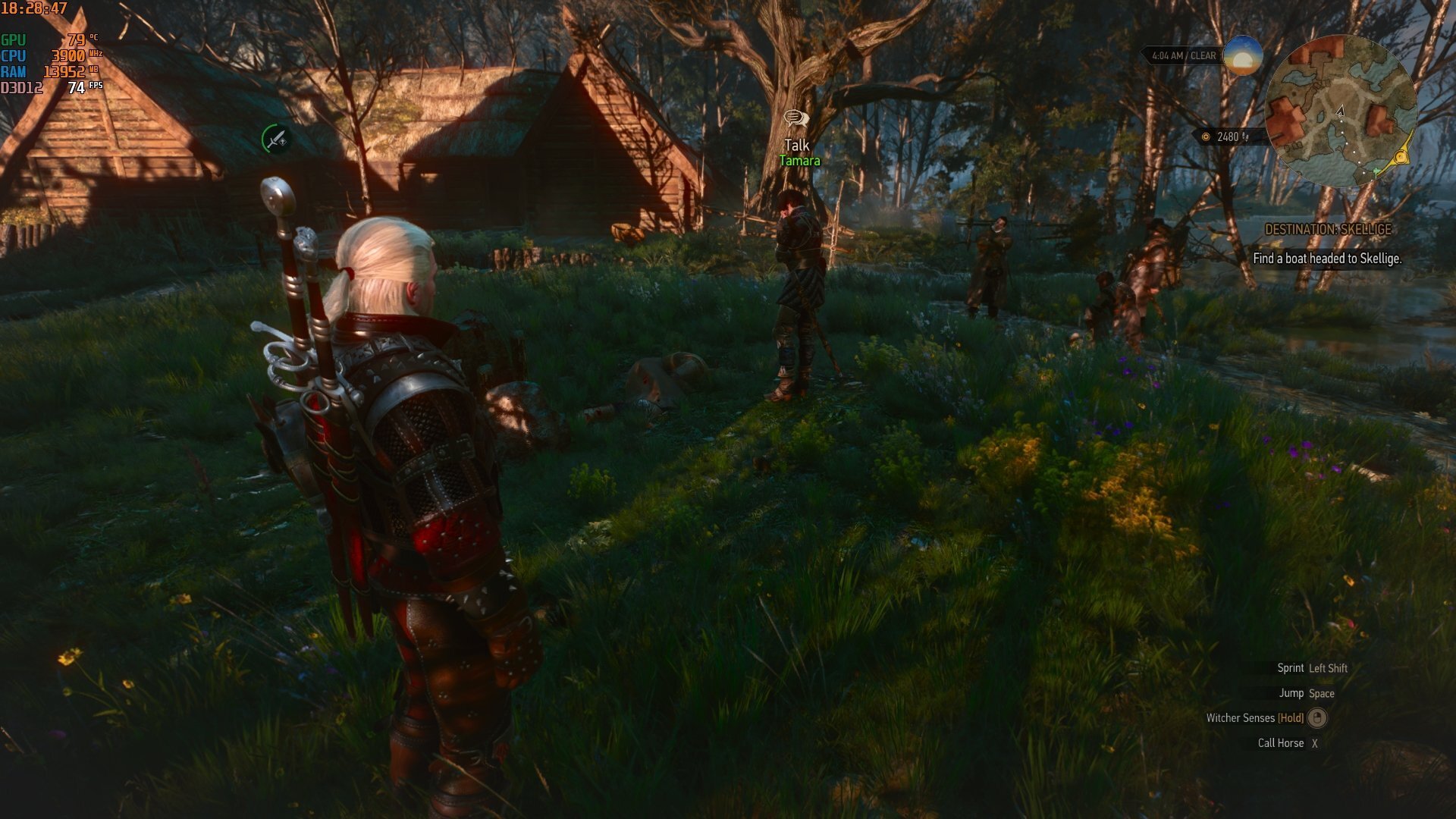The height and width of the screenshot is (819, 1456).
Task: Click the circular minimap
Action: pyautogui.click(x=1340, y=111)
